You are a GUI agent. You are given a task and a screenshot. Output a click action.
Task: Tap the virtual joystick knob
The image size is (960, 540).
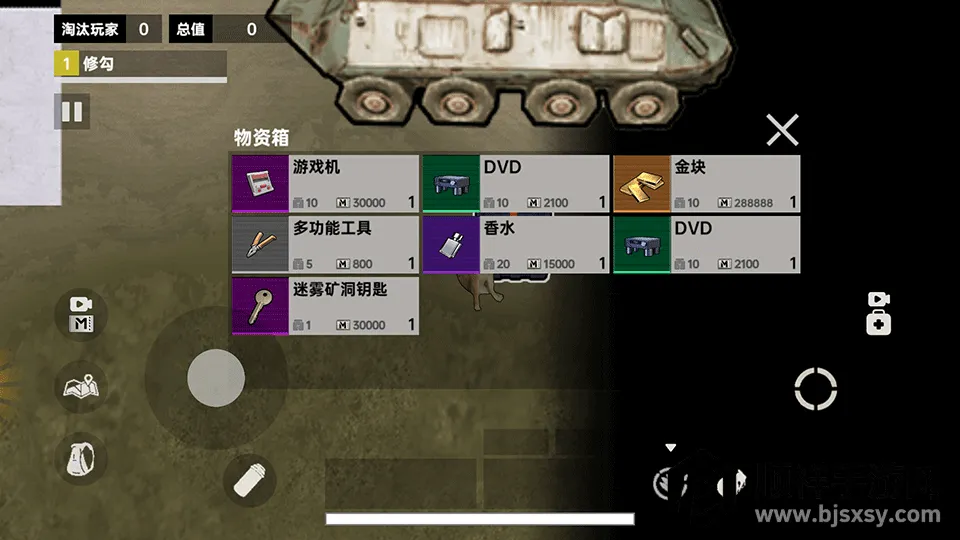pos(216,377)
